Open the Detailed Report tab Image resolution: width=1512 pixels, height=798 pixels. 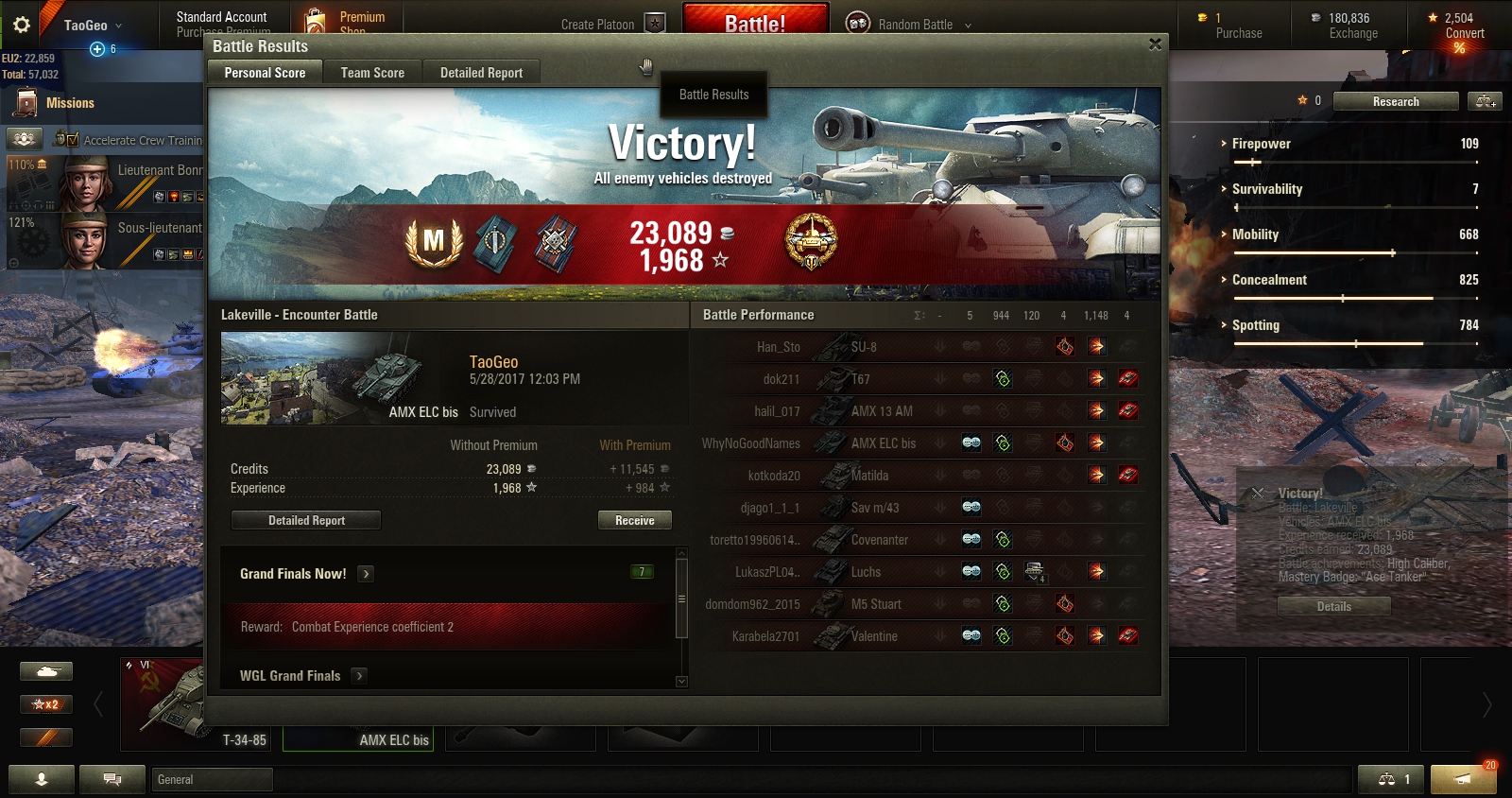click(x=481, y=73)
